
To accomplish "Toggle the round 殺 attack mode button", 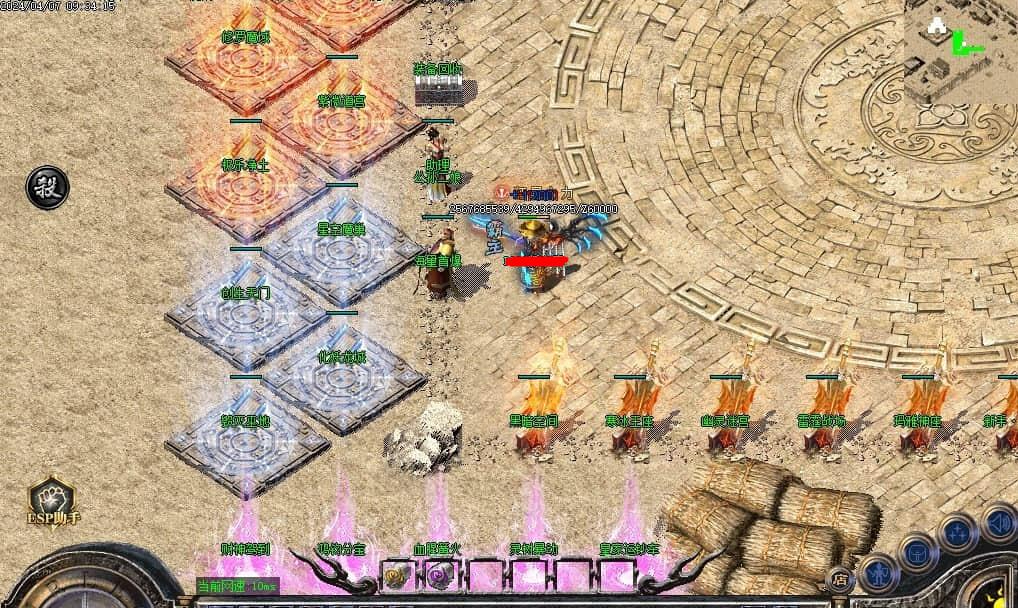I will (x=47, y=188).
